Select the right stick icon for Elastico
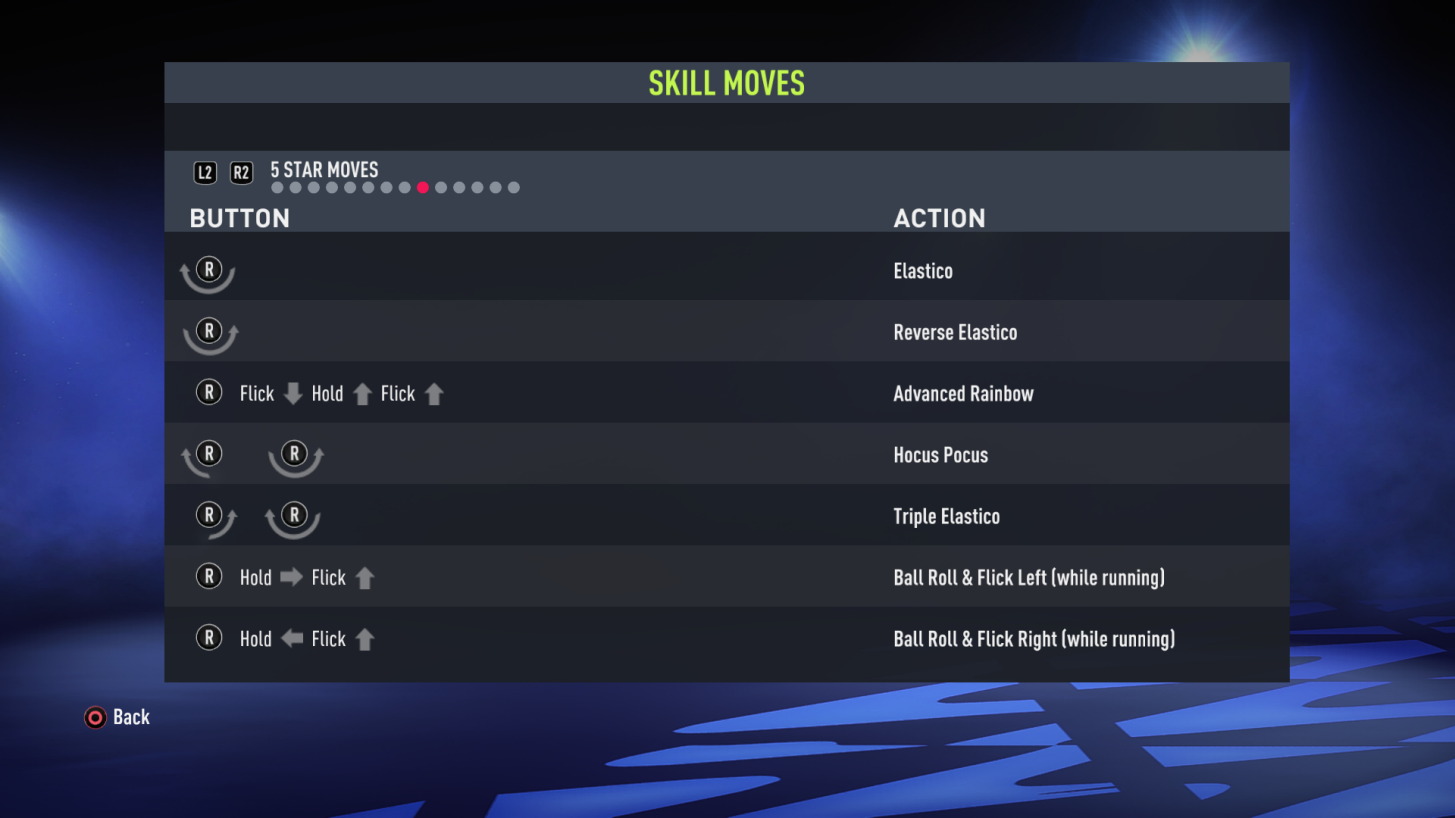 click(x=210, y=270)
